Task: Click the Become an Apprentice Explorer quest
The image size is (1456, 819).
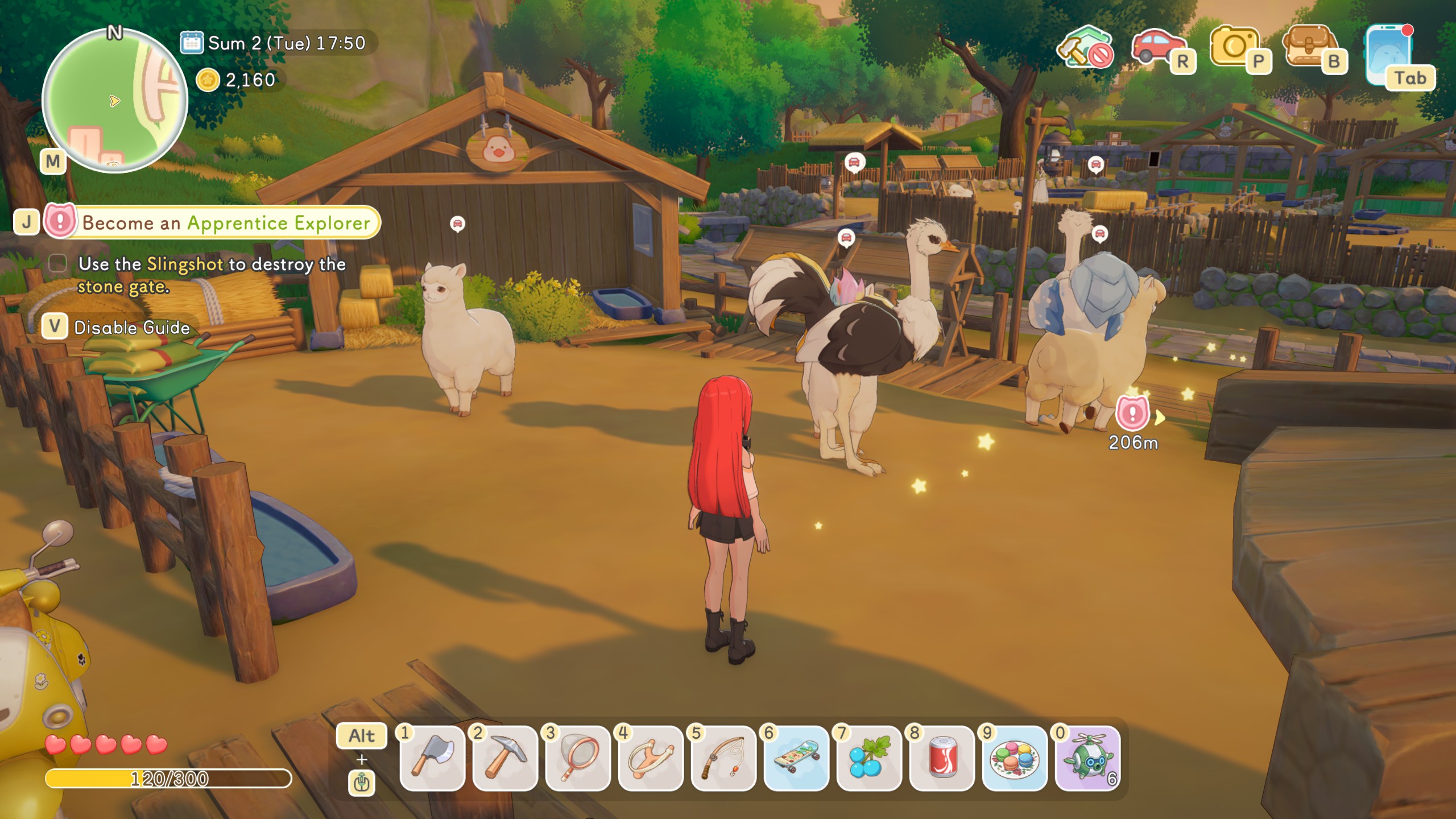Action: [x=226, y=222]
